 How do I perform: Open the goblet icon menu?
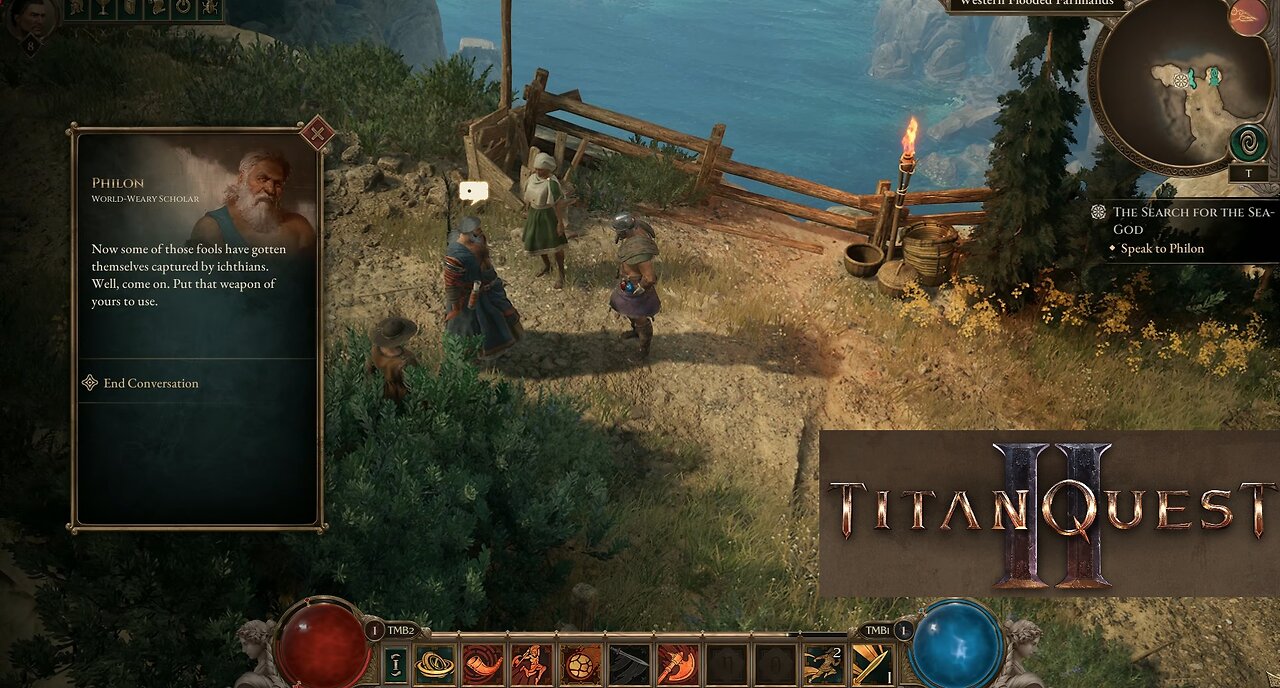(105, 9)
